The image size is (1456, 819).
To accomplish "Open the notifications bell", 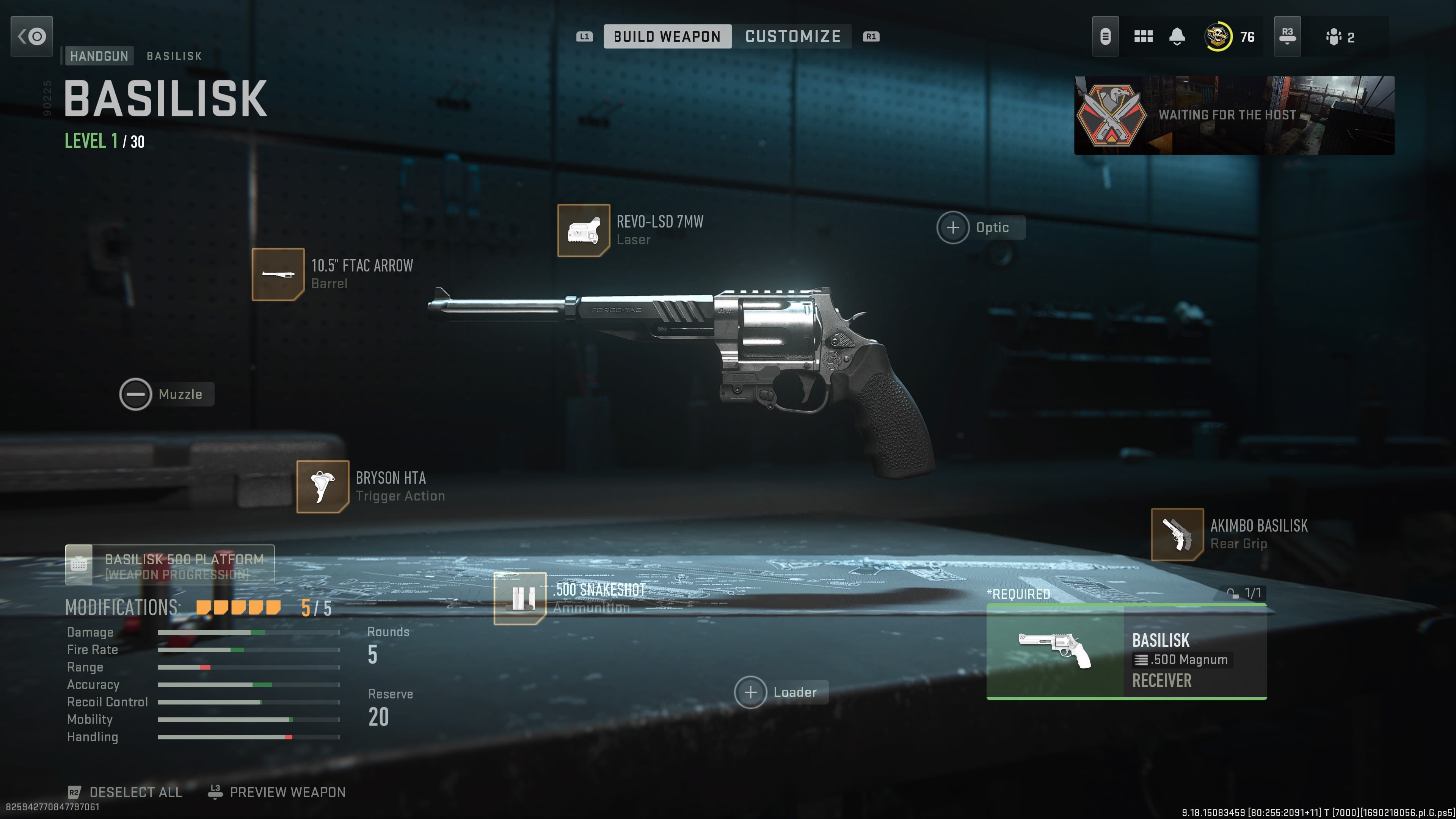I will (1177, 37).
